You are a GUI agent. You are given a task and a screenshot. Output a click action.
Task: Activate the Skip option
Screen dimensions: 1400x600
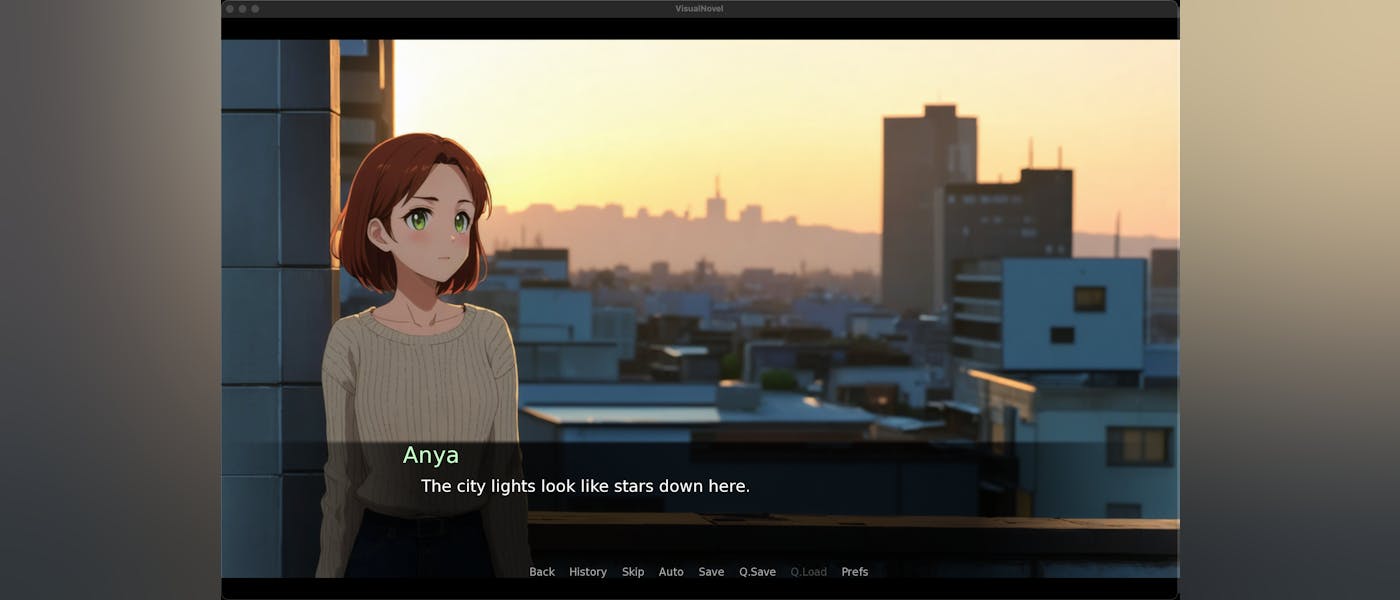pyautogui.click(x=633, y=572)
